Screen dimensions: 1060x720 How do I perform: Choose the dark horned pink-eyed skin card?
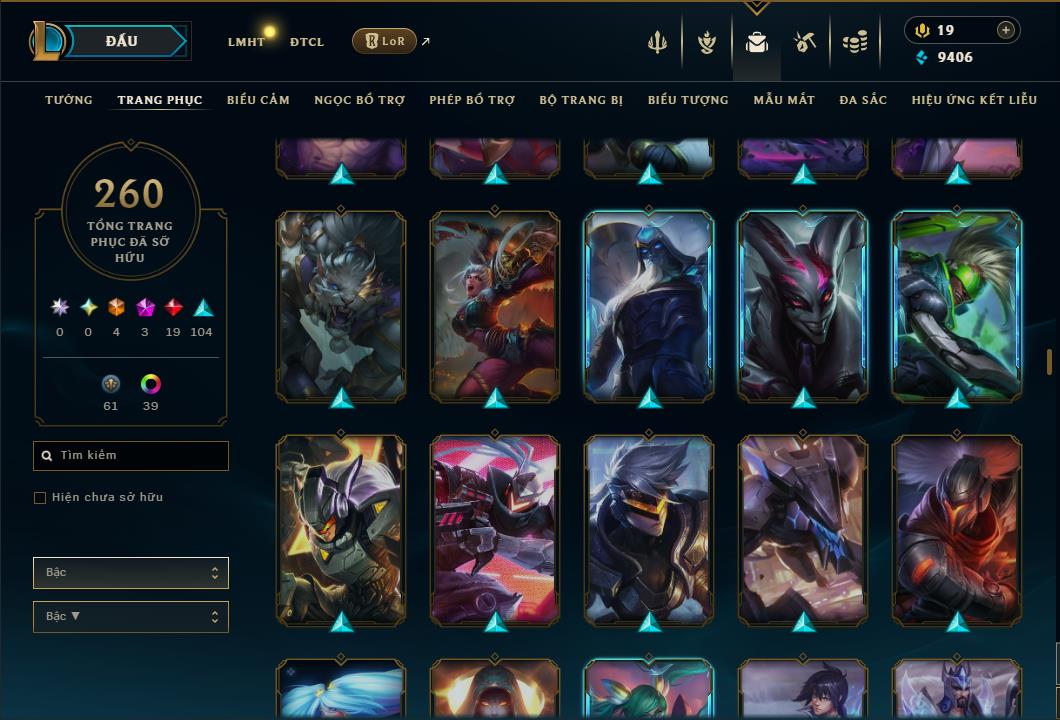click(803, 305)
